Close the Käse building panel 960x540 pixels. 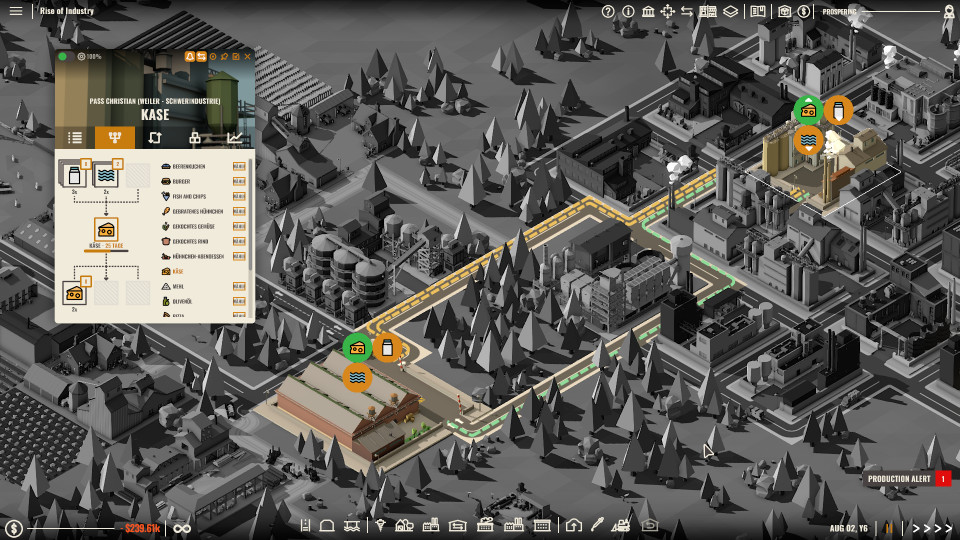click(248, 57)
